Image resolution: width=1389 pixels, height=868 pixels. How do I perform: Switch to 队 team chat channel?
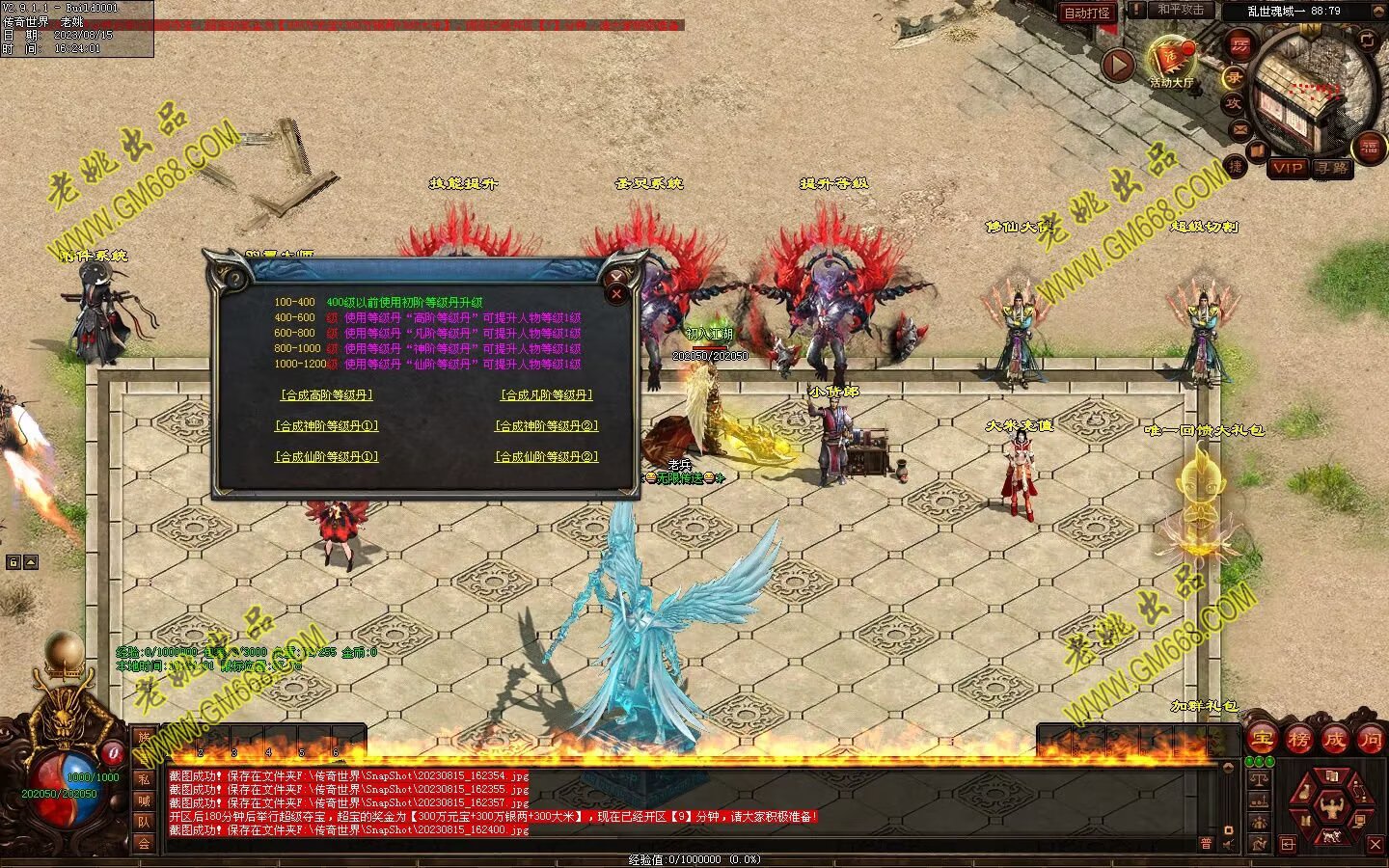click(144, 822)
